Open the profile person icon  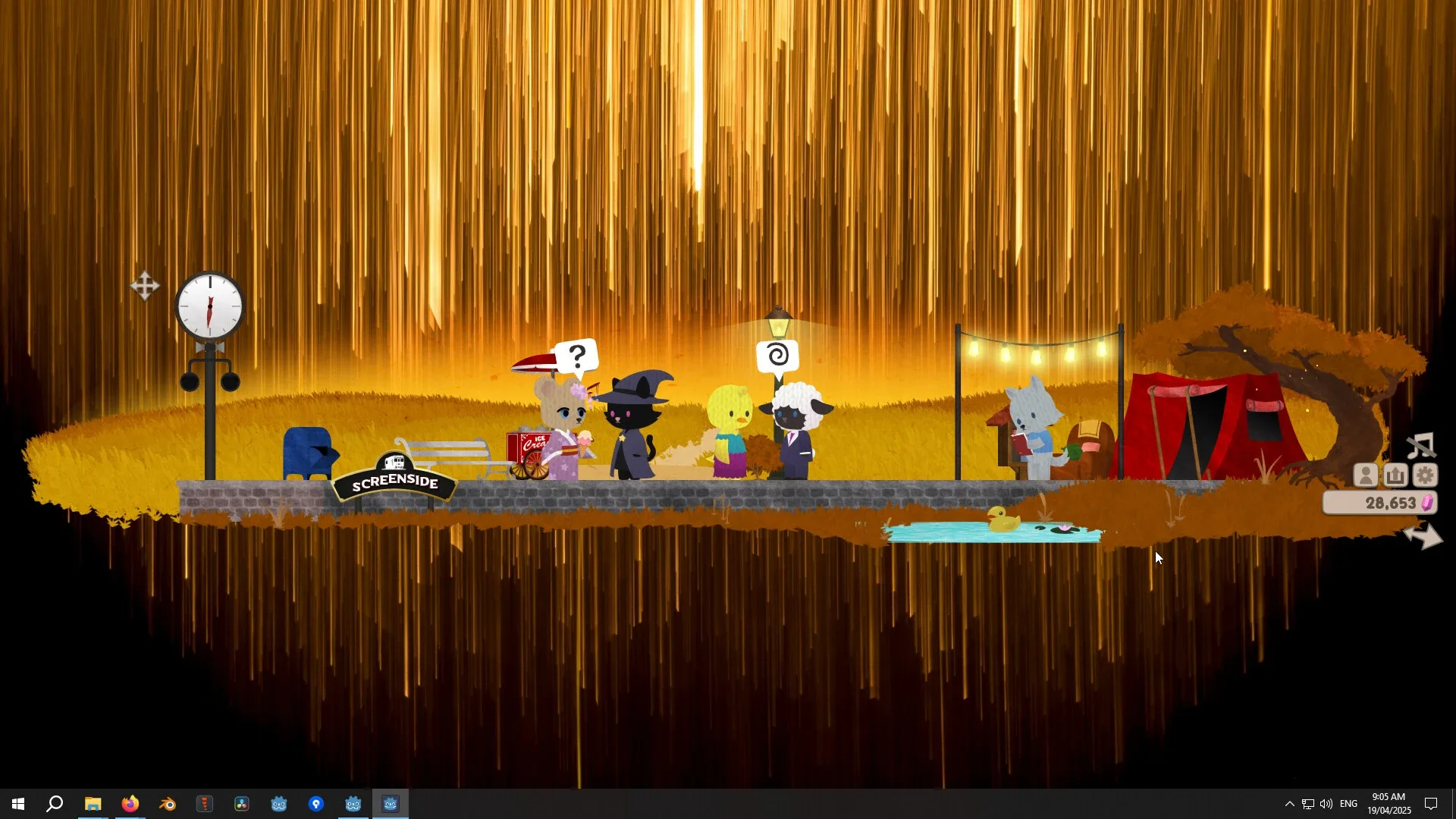click(1365, 475)
